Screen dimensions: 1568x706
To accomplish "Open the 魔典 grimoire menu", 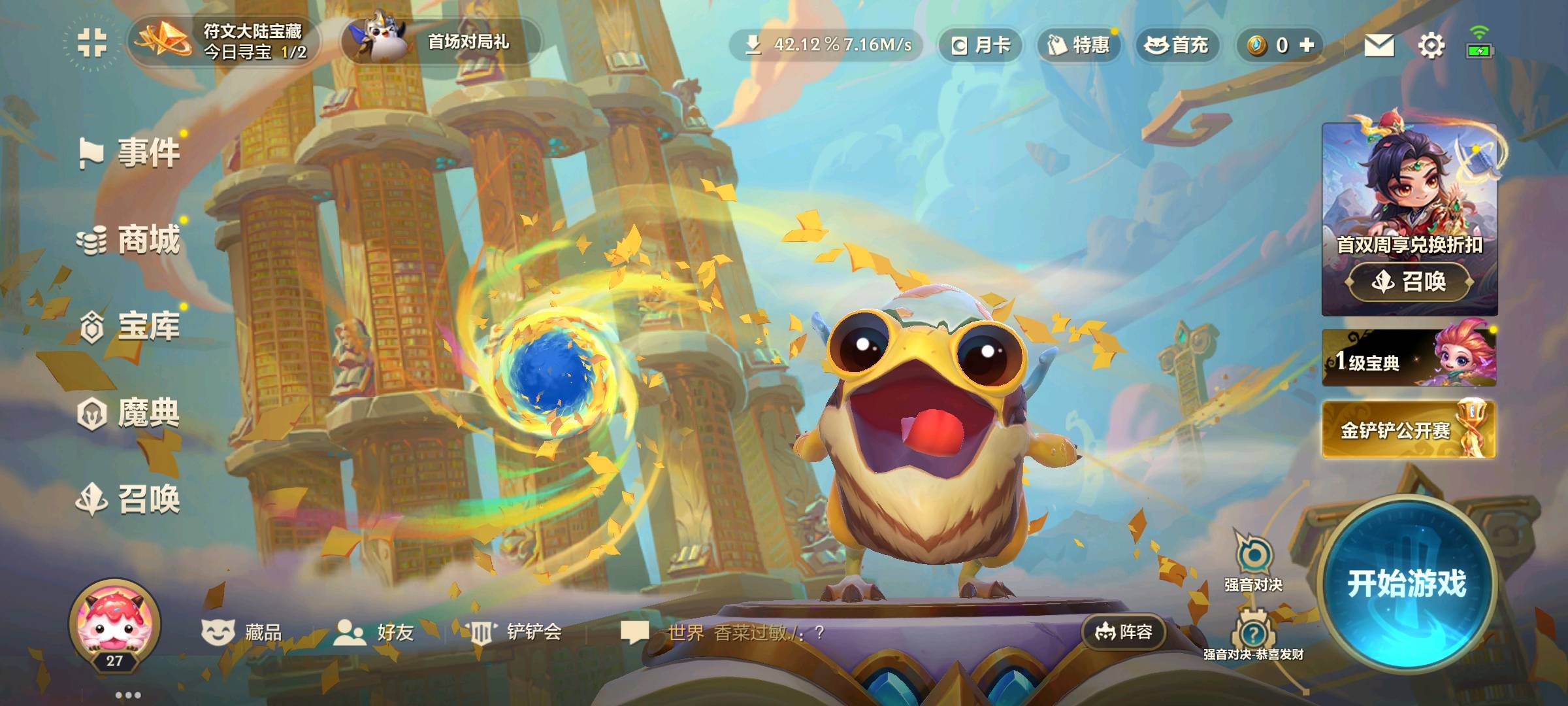I will (x=131, y=413).
